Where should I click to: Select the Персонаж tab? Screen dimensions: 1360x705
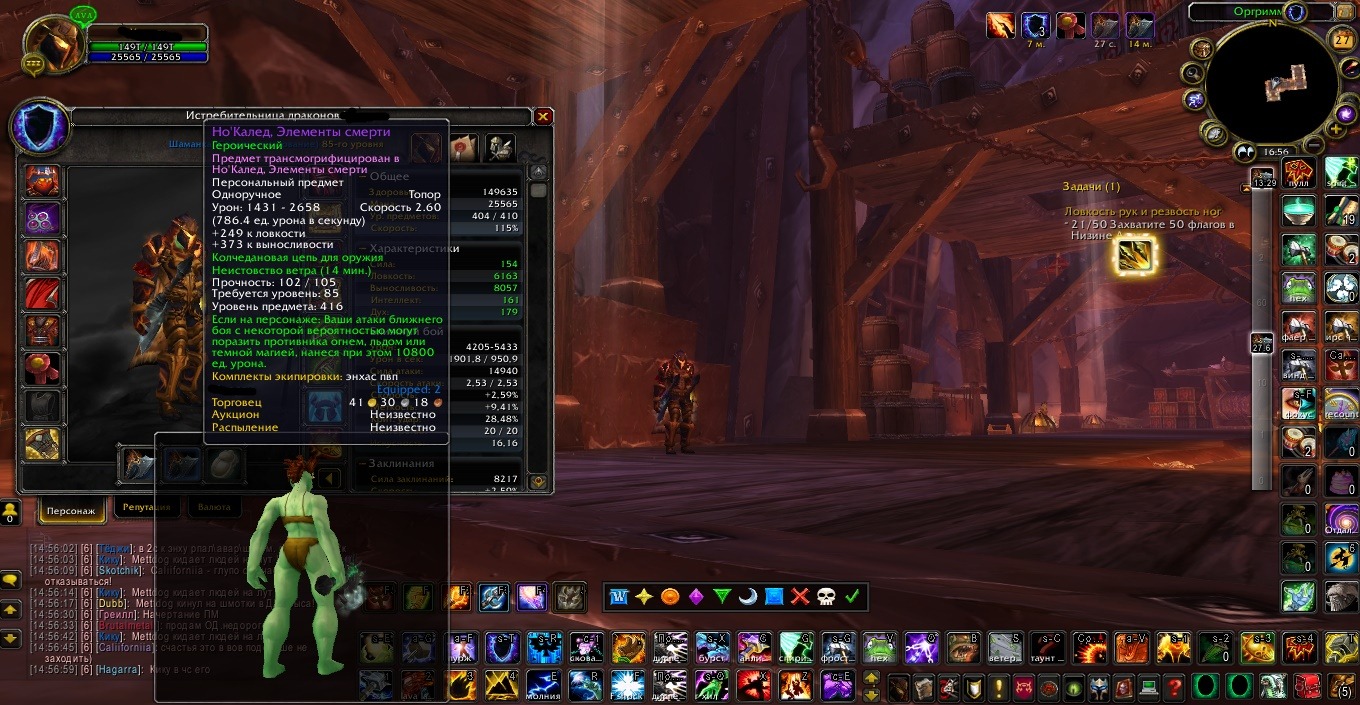tap(71, 510)
